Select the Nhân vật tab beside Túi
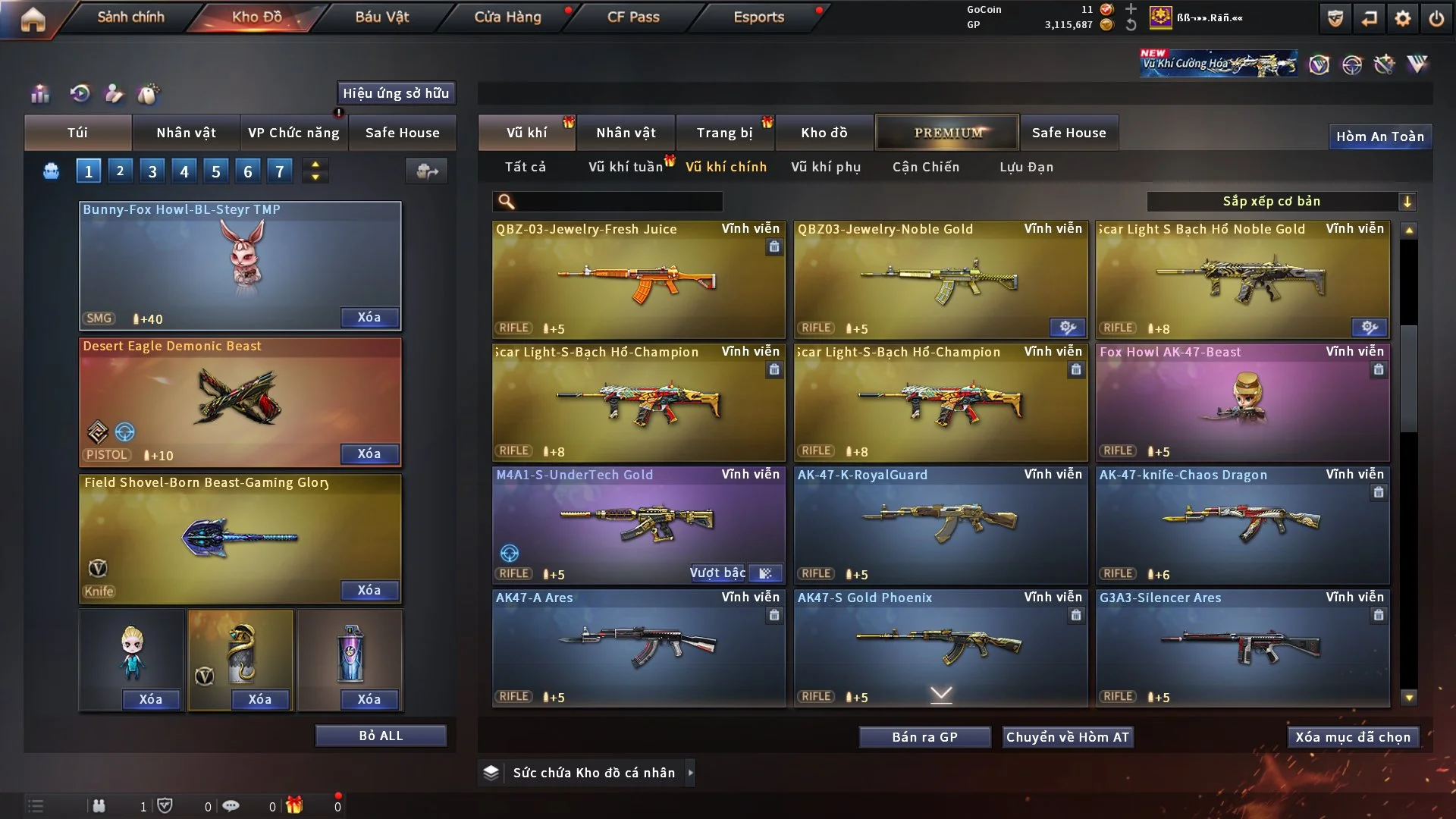 tap(186, 133)
